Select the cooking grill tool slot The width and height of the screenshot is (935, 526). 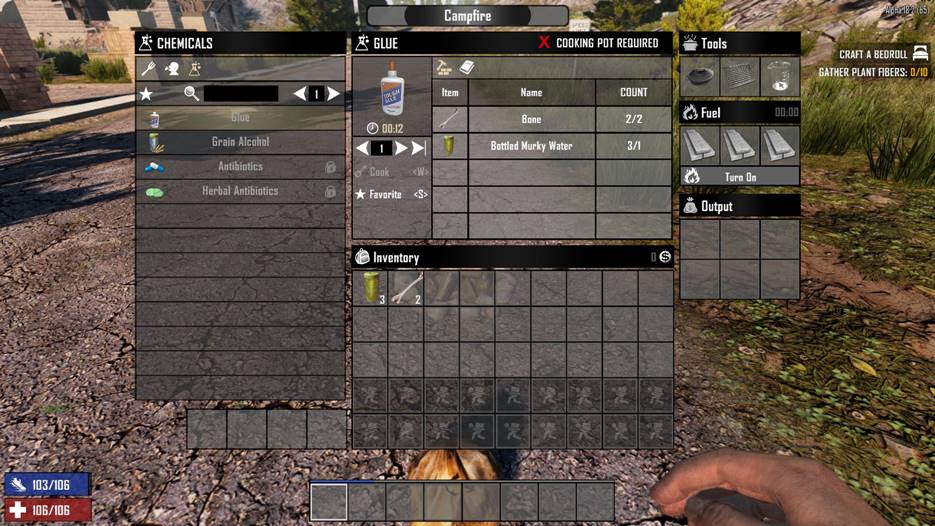point(740,75)
